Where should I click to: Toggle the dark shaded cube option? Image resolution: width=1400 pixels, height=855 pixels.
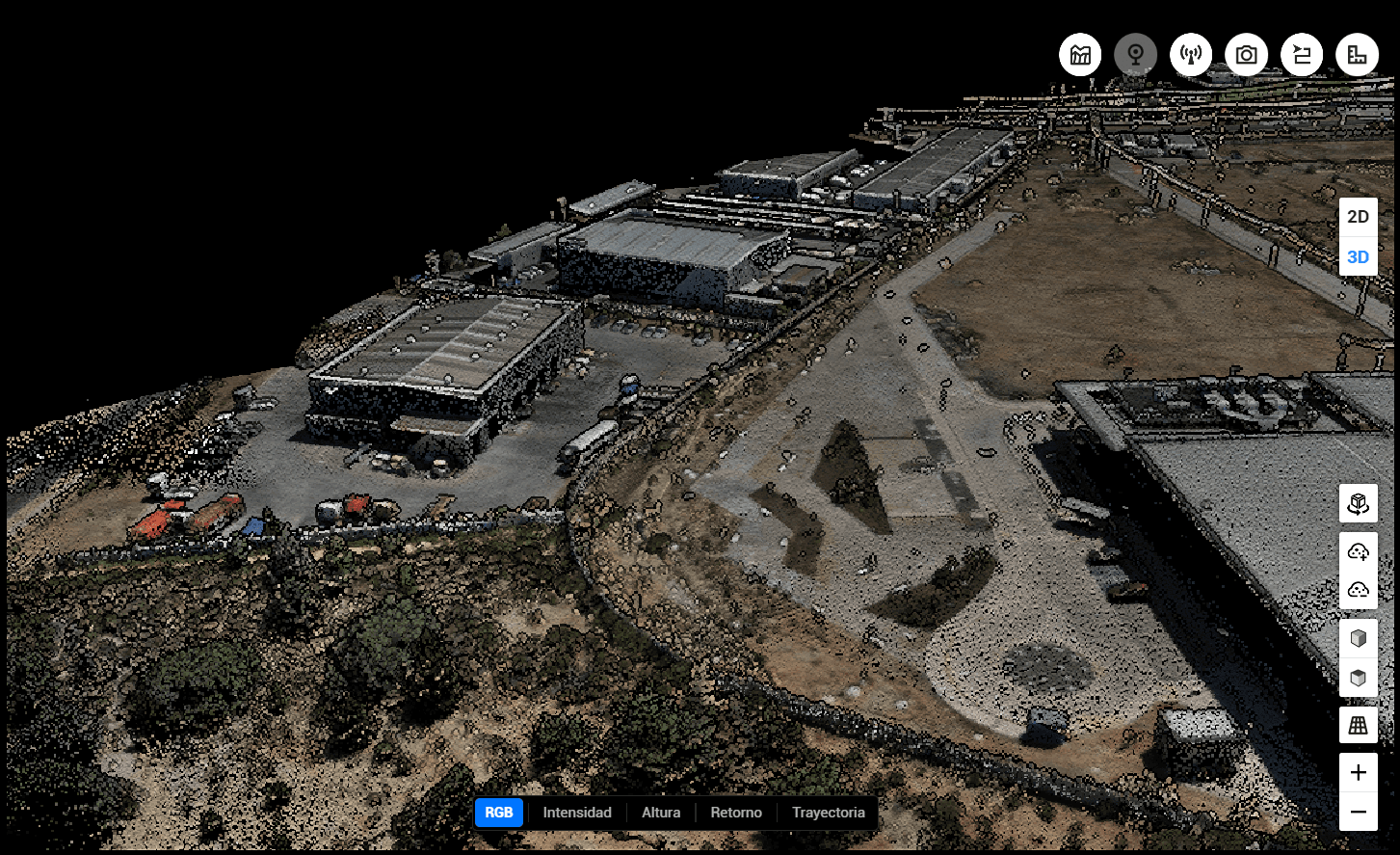(x=1358, y=678)
